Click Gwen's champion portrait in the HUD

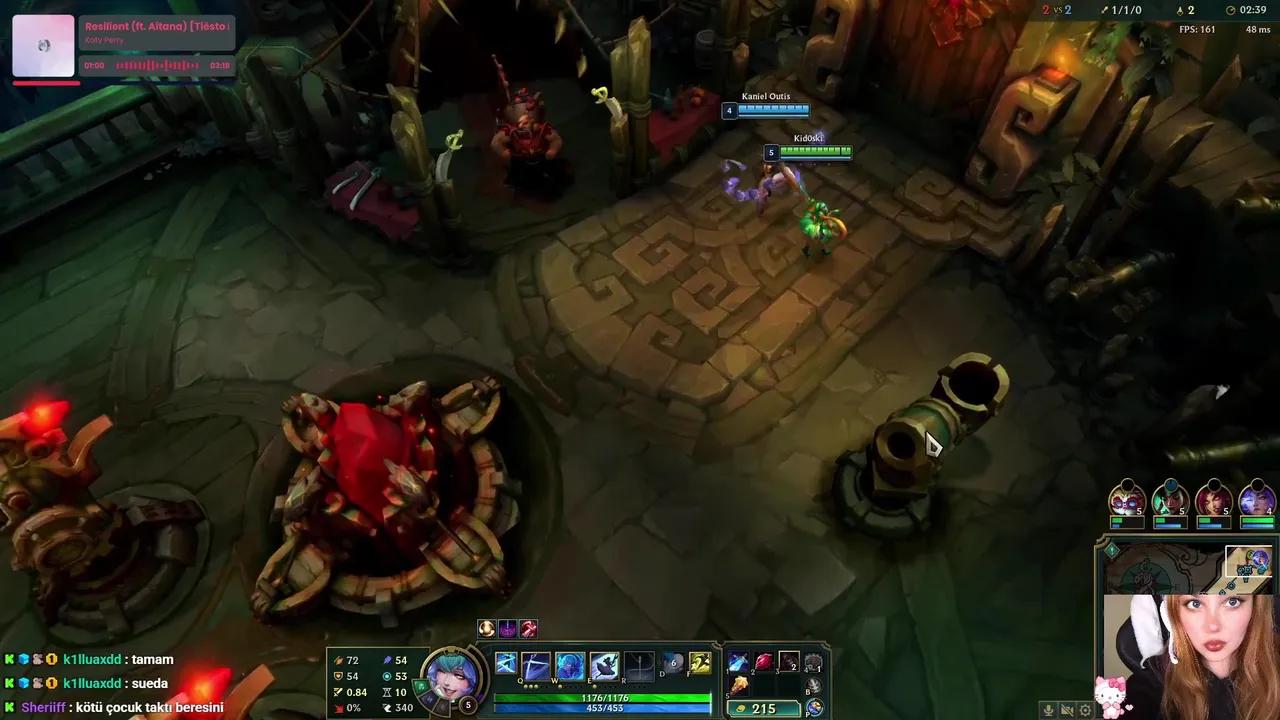pyautogui.click(x=453, y=678)
